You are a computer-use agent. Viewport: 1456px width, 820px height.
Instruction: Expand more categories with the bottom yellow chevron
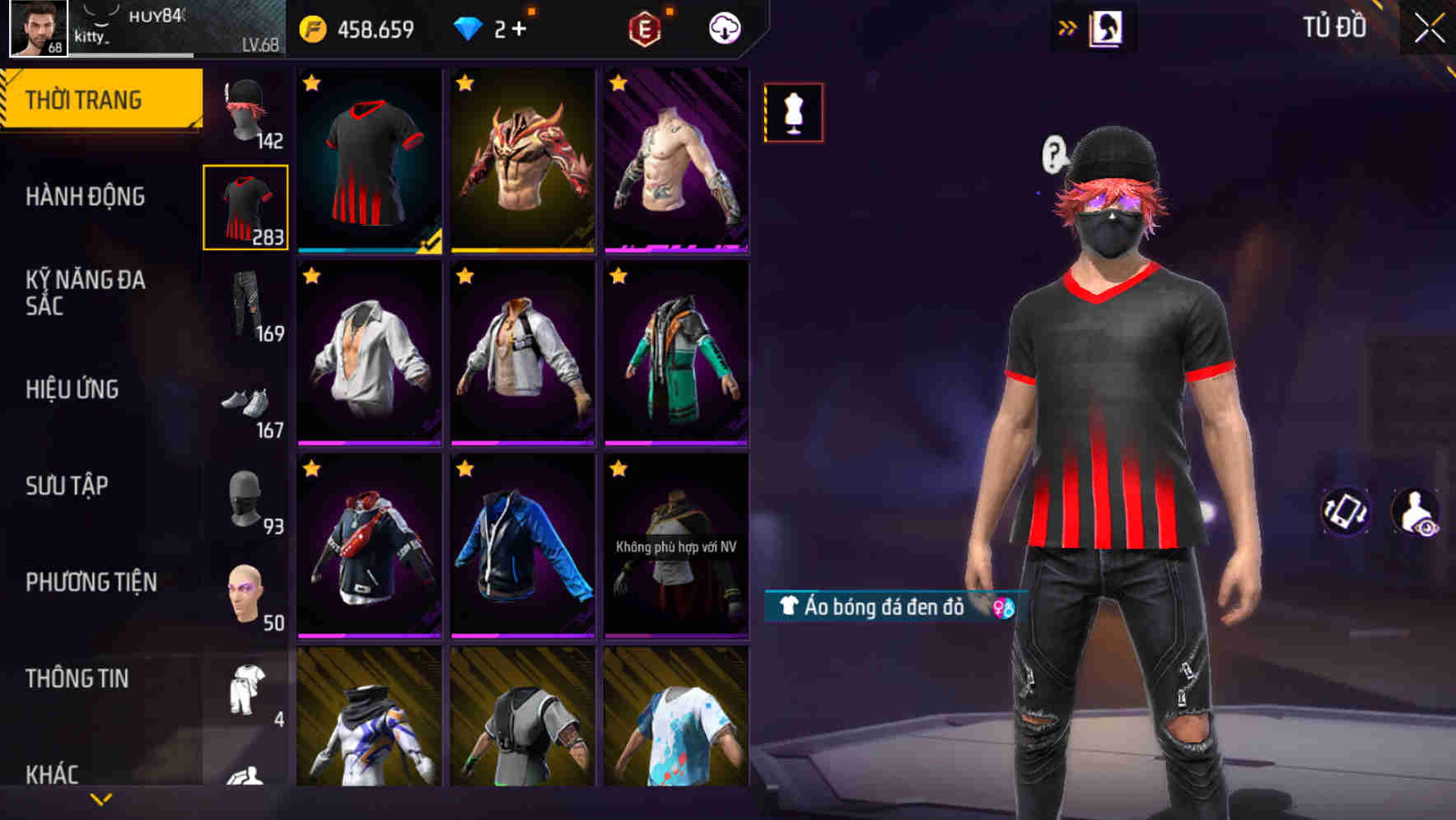tap(100, 798)
